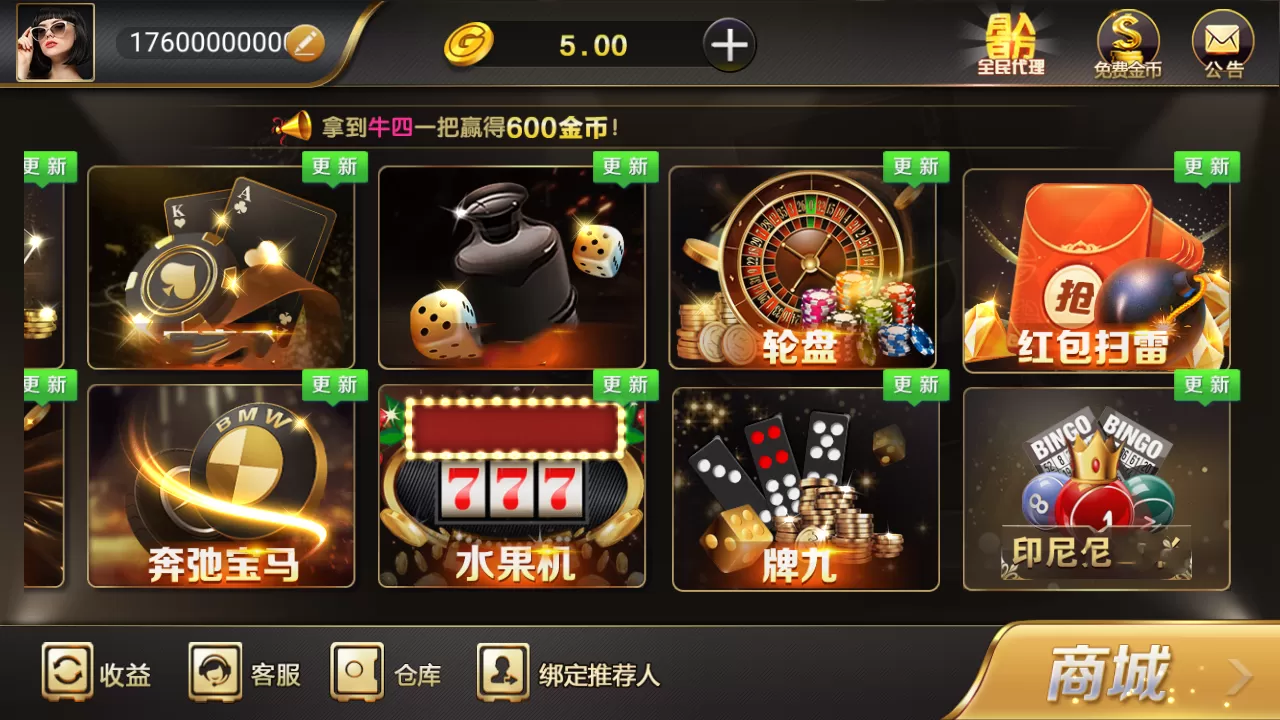Open 绑定推荐人 to bind a referrer
The width and height of the screenshot is (1280, 720).
click(565, 675)
